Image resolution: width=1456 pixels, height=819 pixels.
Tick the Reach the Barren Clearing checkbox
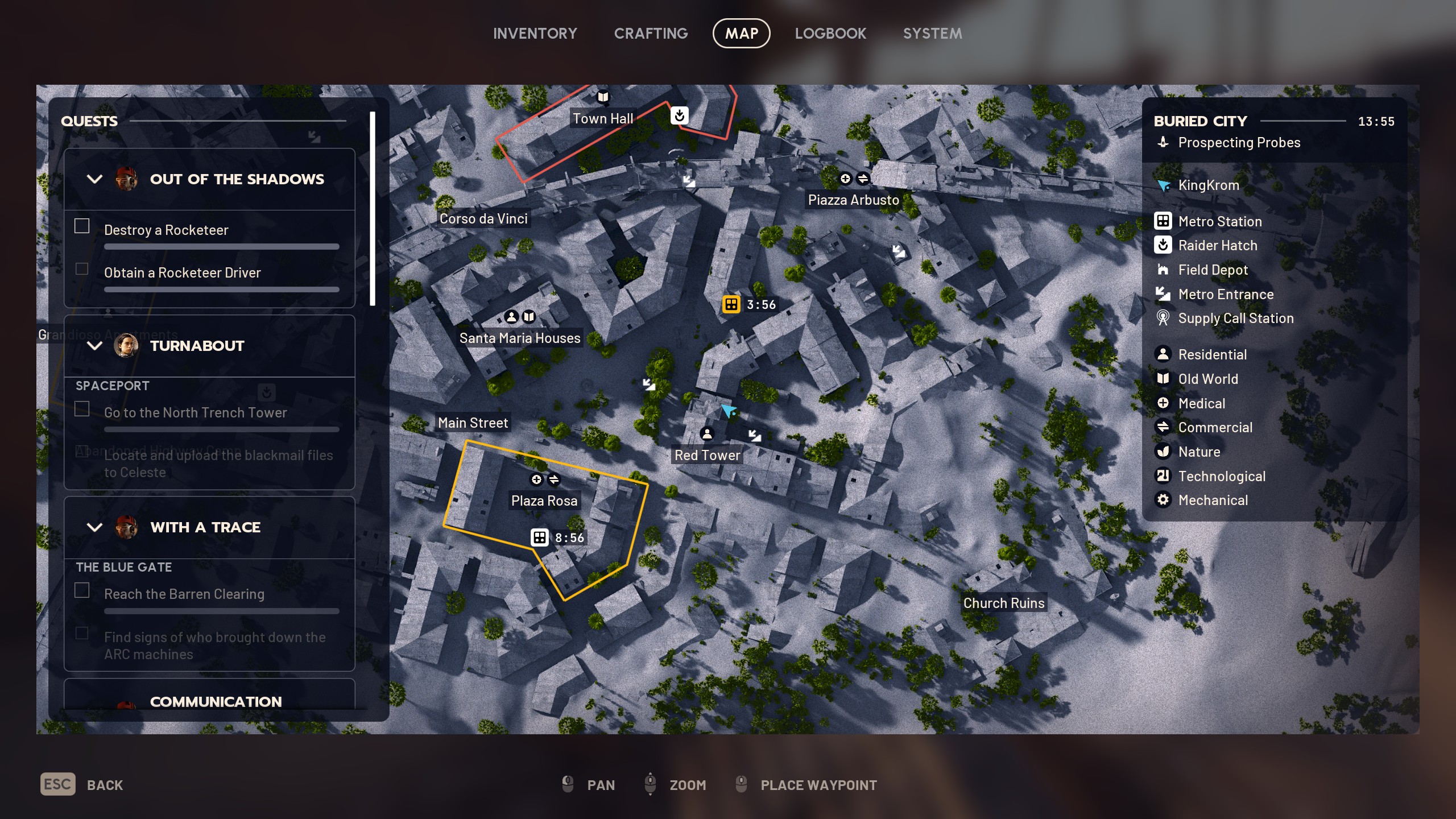82,590
